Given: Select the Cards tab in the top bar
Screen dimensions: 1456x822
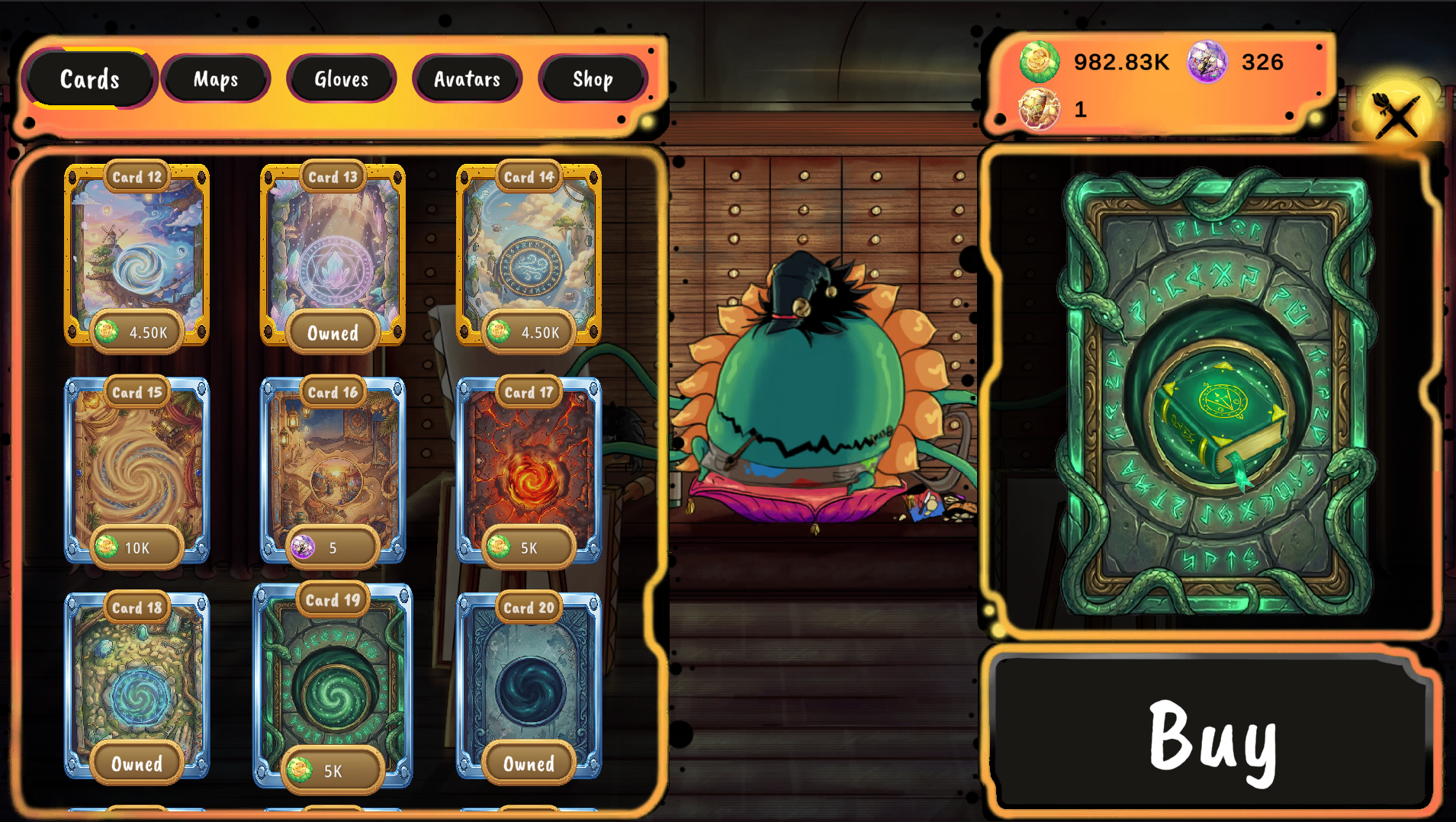Looking at the screenshot, I should coord(90,79).
